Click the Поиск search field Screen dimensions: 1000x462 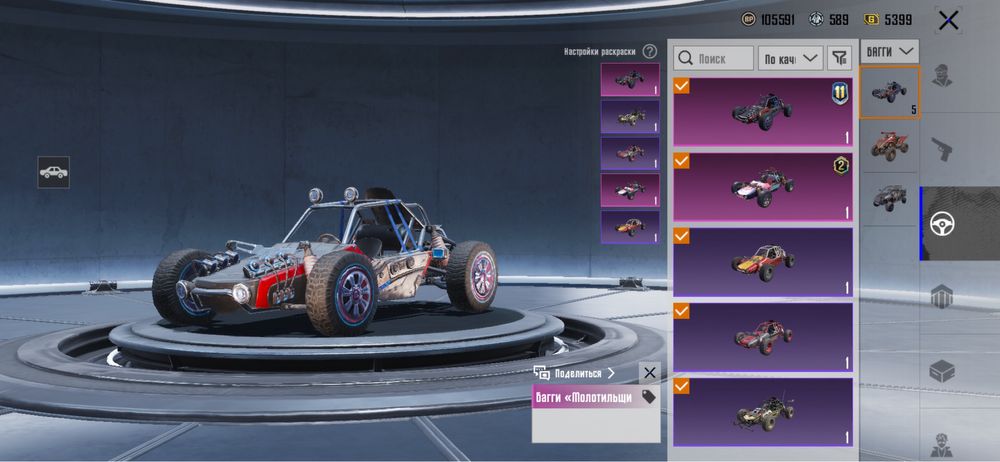713,58
